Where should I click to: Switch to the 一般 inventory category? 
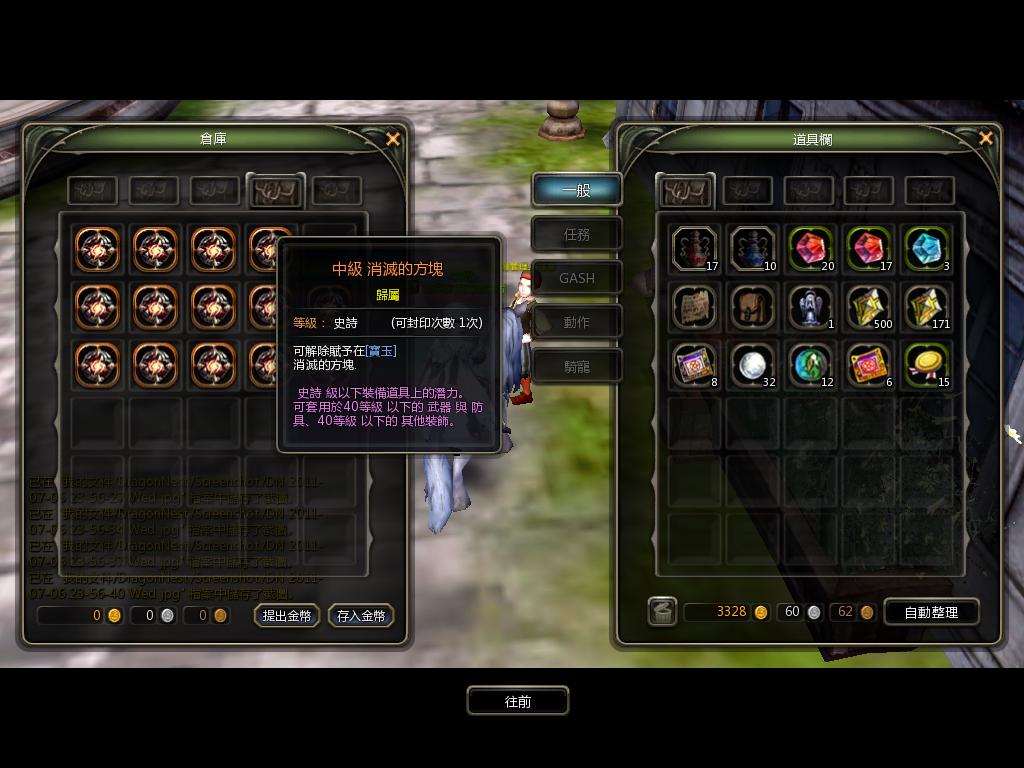[576, 190]
